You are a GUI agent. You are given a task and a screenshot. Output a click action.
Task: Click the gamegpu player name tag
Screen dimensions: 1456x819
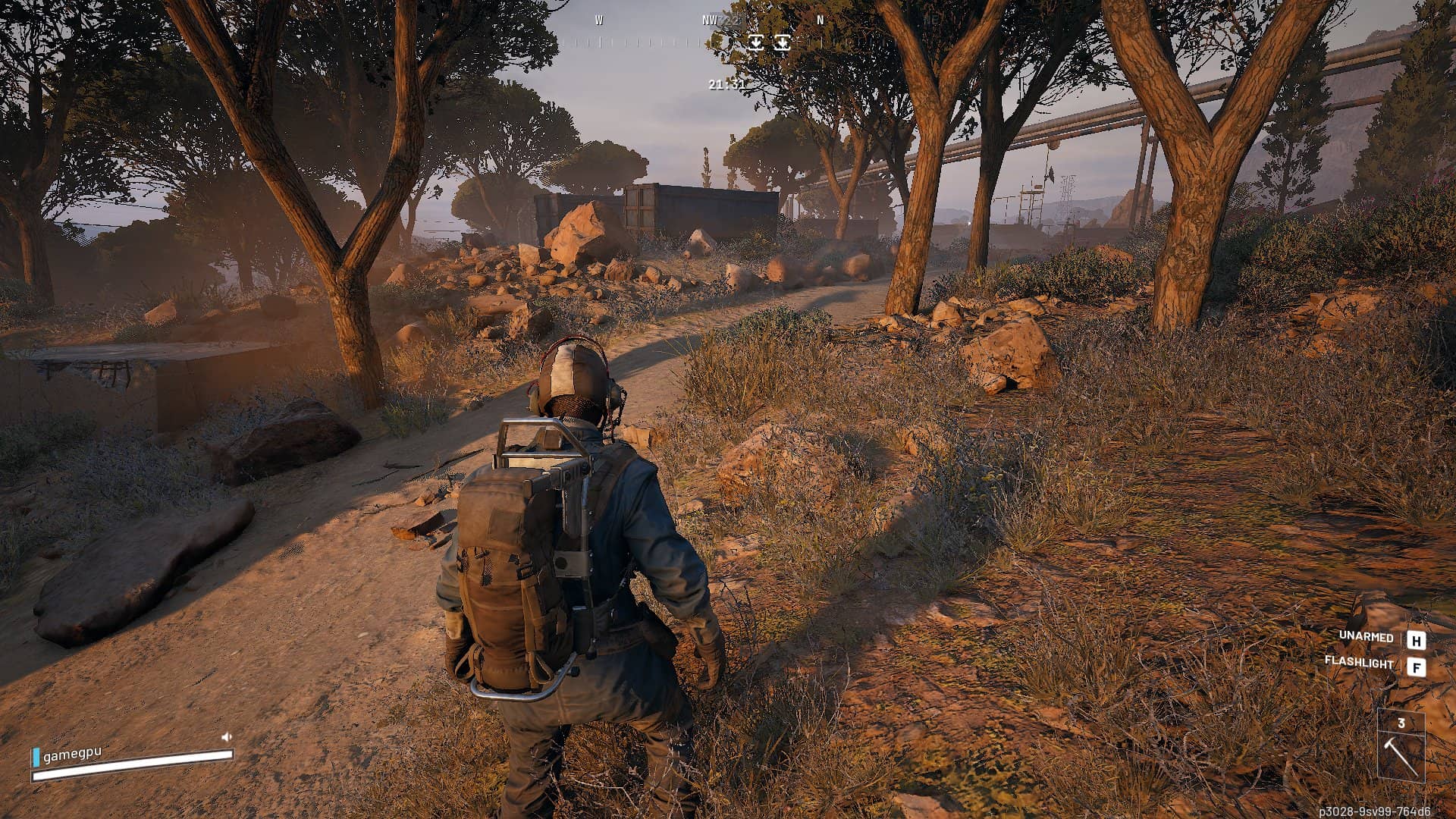[71, 755]
